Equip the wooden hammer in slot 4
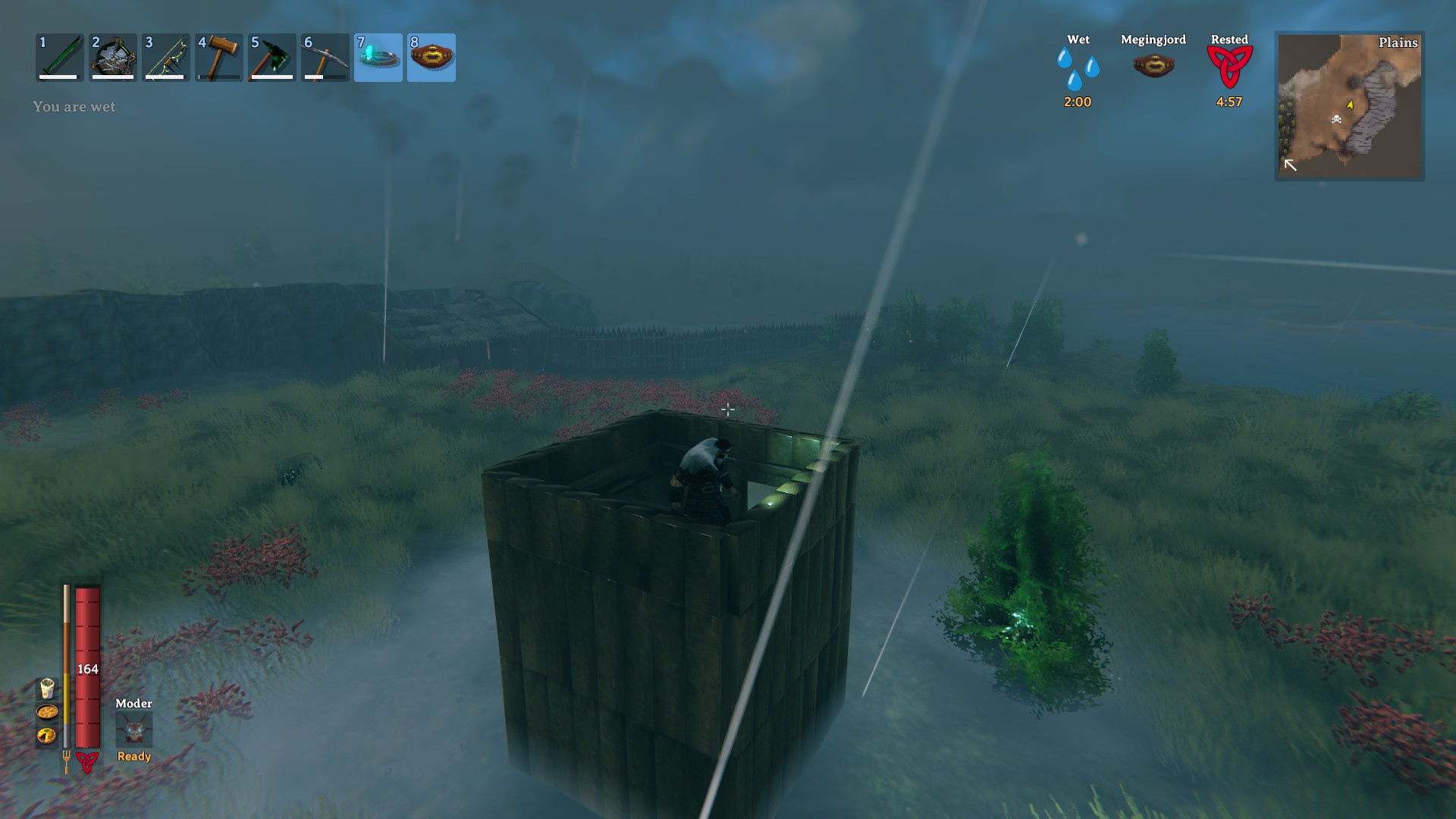 [219, 57]
